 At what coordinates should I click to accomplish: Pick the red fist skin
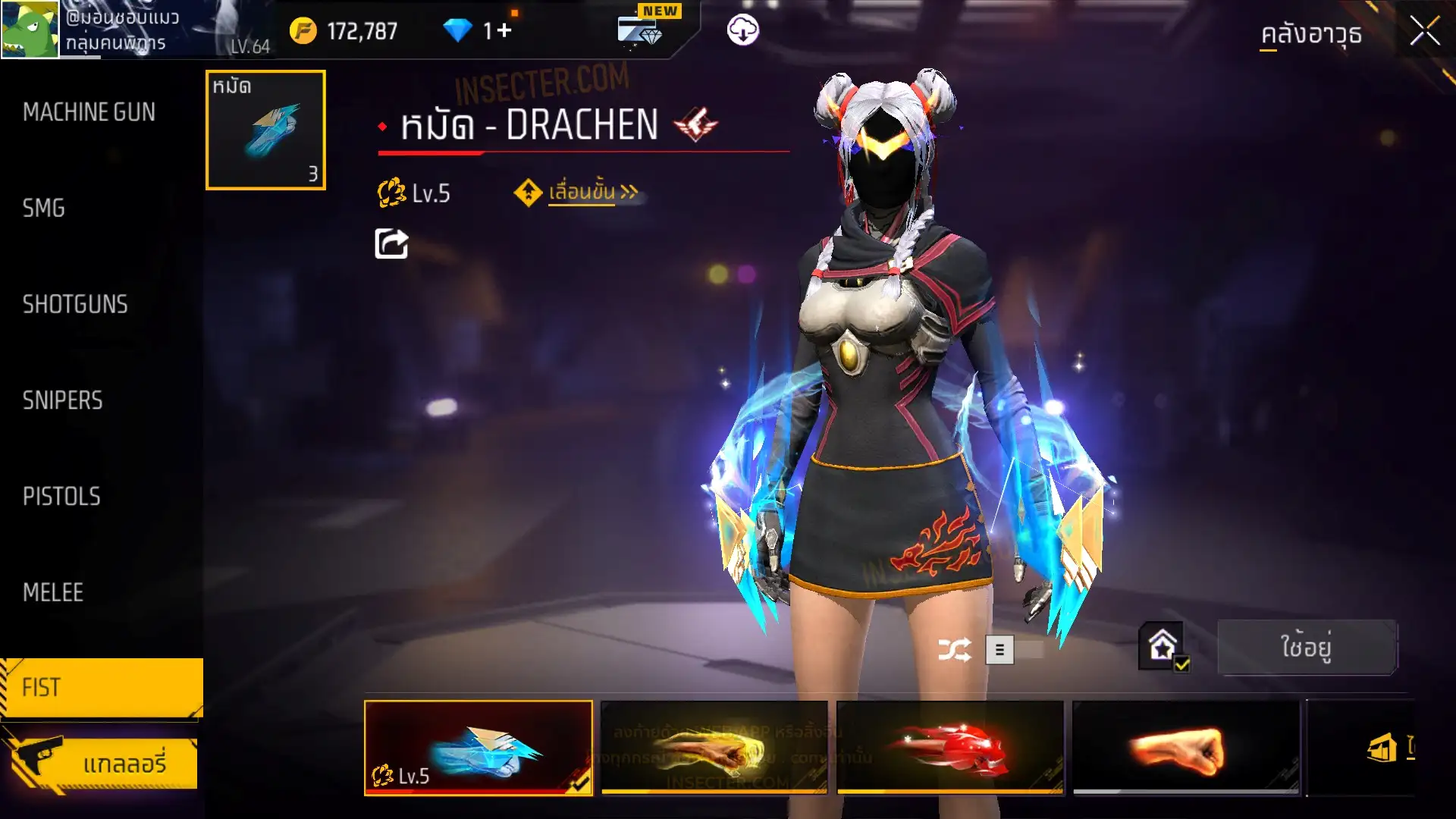click(949, 748)
